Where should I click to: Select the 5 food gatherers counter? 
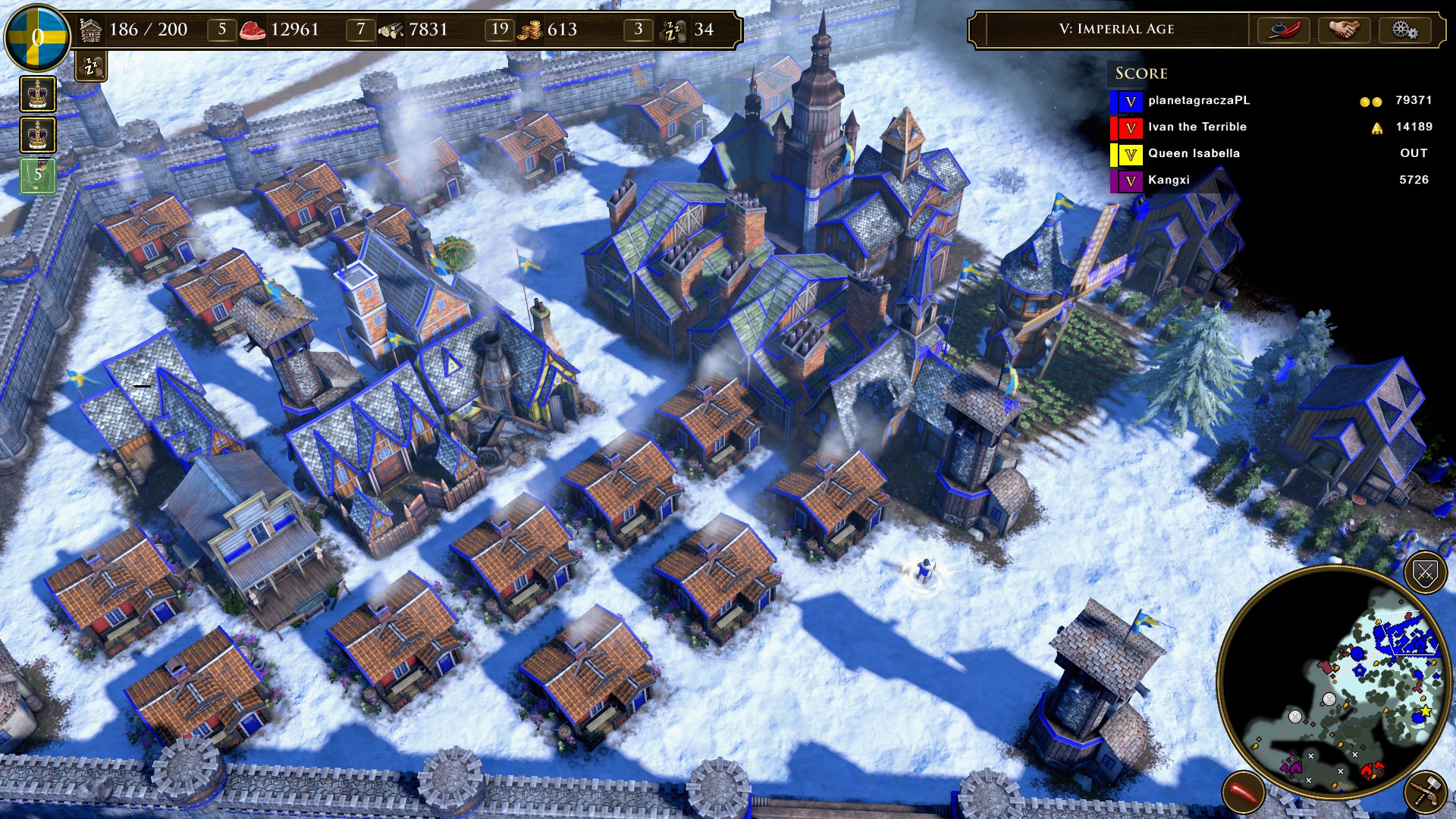pyautogui.click(x=222, y=30)
